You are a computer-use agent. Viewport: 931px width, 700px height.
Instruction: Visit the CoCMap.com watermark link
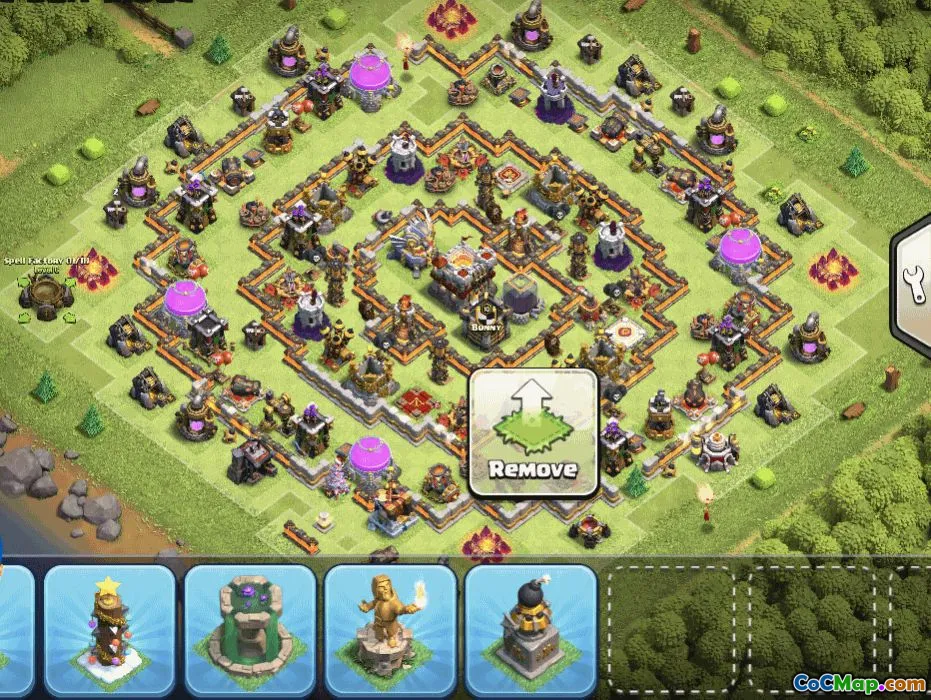859,683
